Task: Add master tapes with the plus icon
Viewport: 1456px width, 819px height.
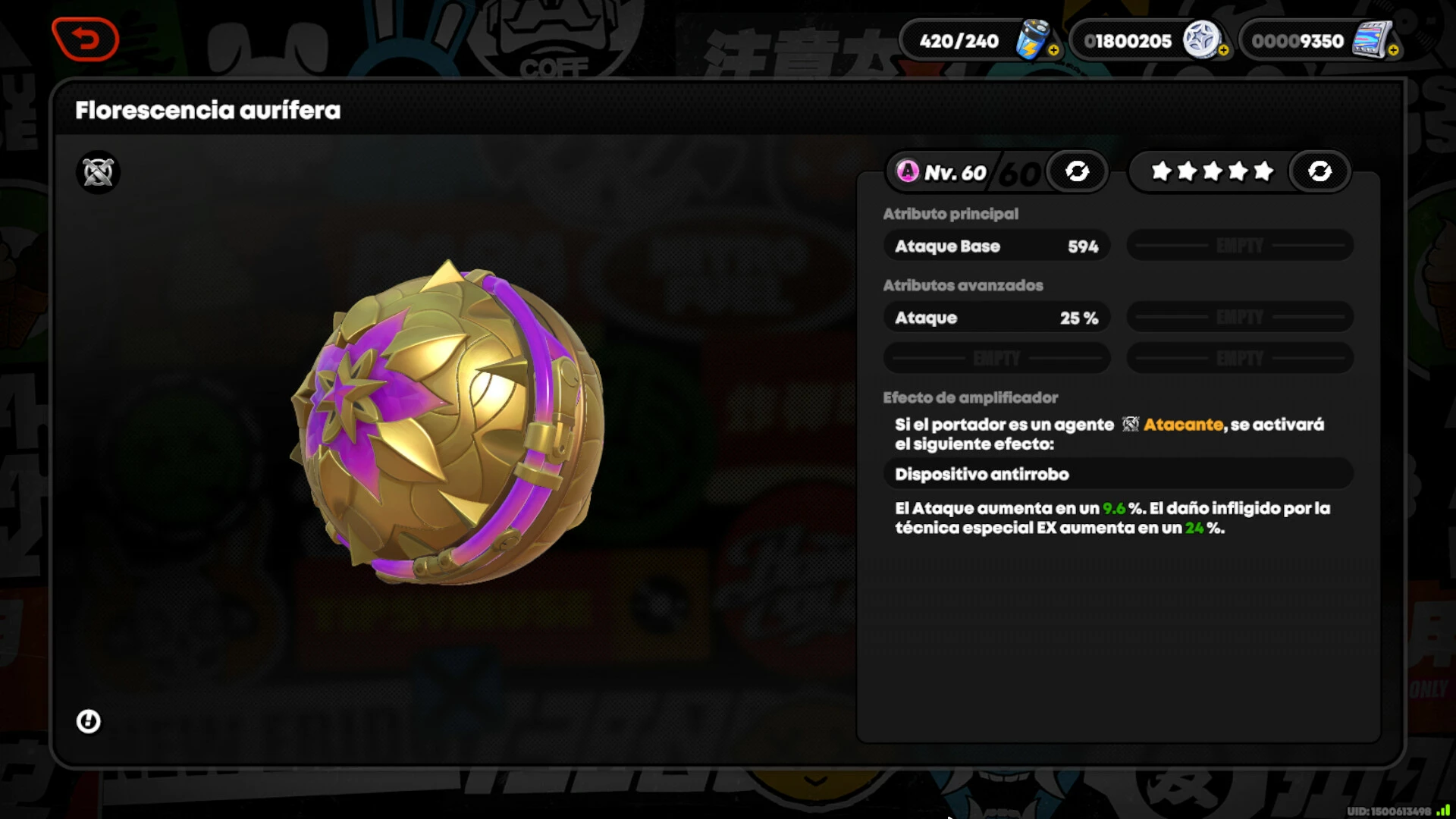Action: (1393, 51)
